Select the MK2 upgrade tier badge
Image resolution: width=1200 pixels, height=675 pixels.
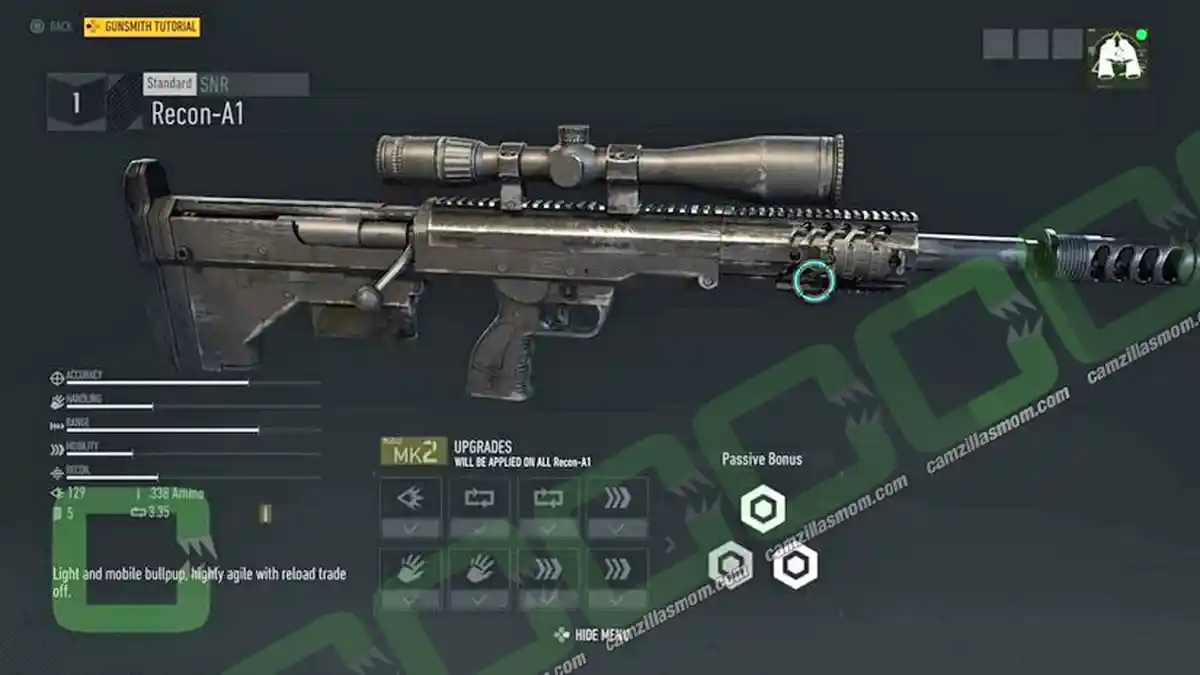413,452
